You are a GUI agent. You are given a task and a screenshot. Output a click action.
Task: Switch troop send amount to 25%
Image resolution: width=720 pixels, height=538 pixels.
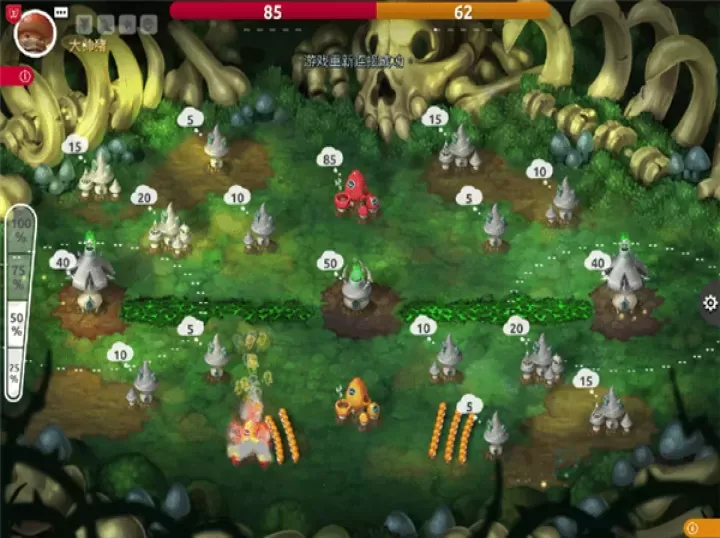click(15, 370)
